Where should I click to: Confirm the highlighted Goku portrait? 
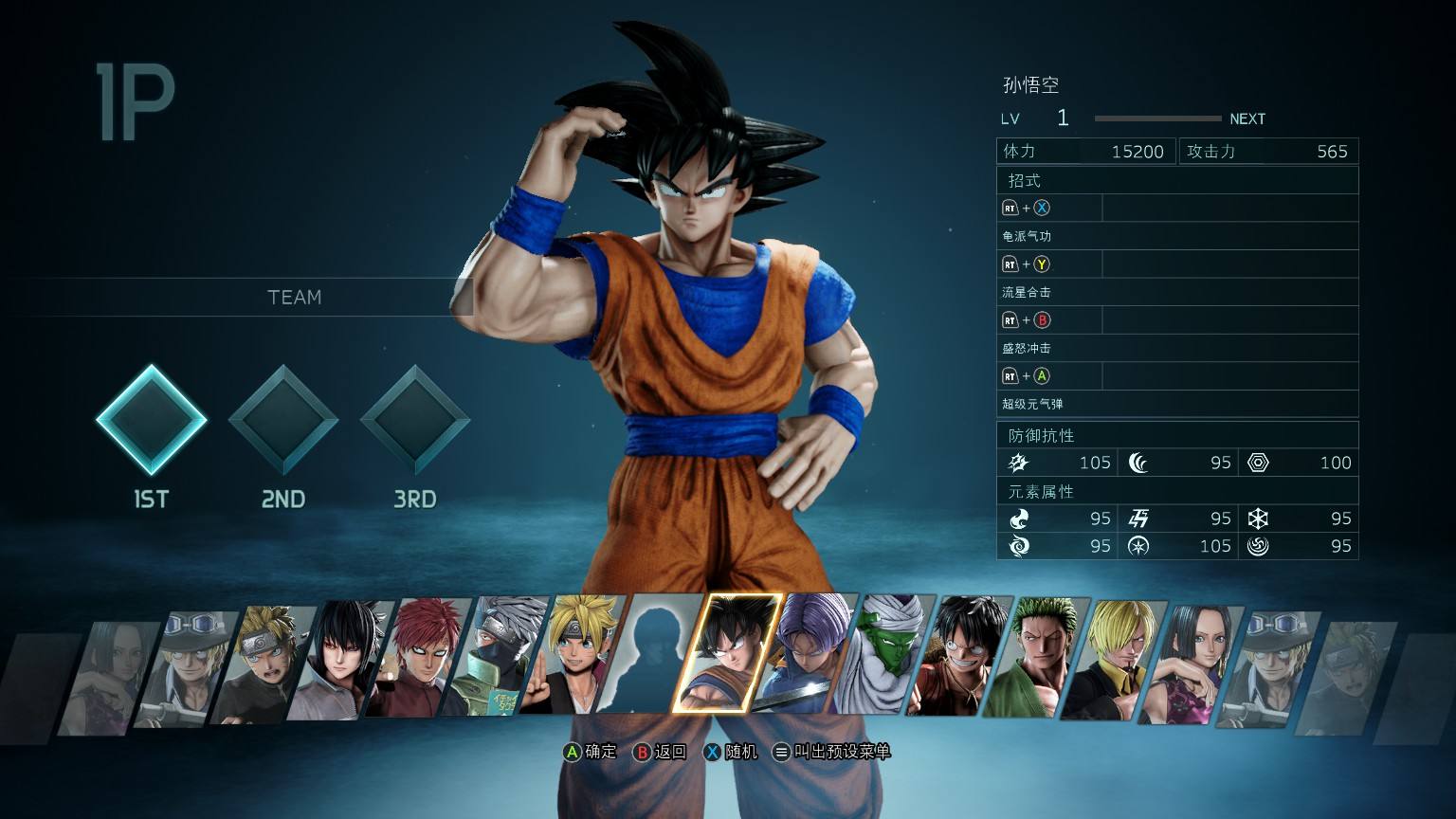click(728, 654)
